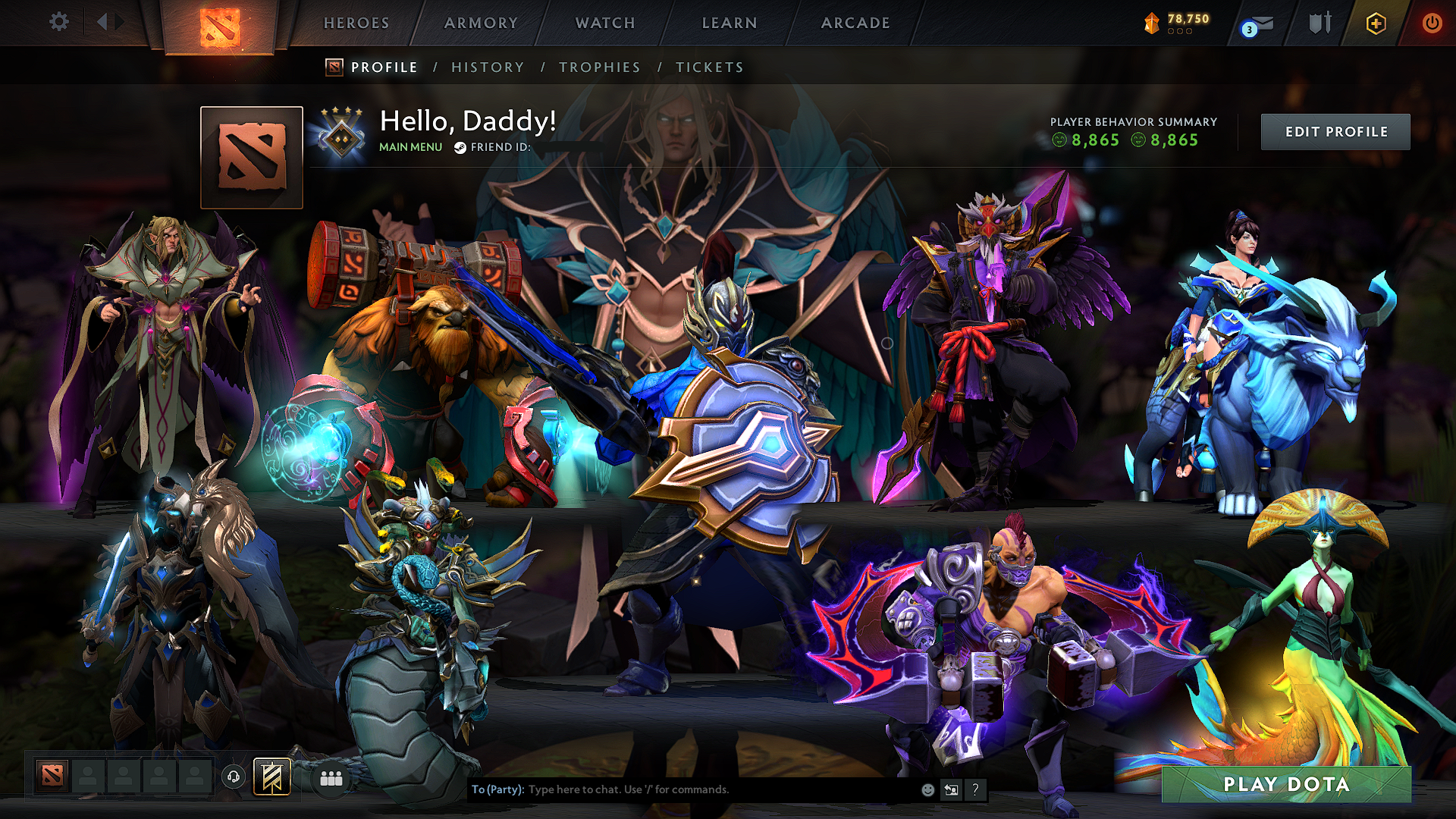Click the armory shield and sword icon
The width and height of the screenshot is (1456, 819).
click(1319, 23)
